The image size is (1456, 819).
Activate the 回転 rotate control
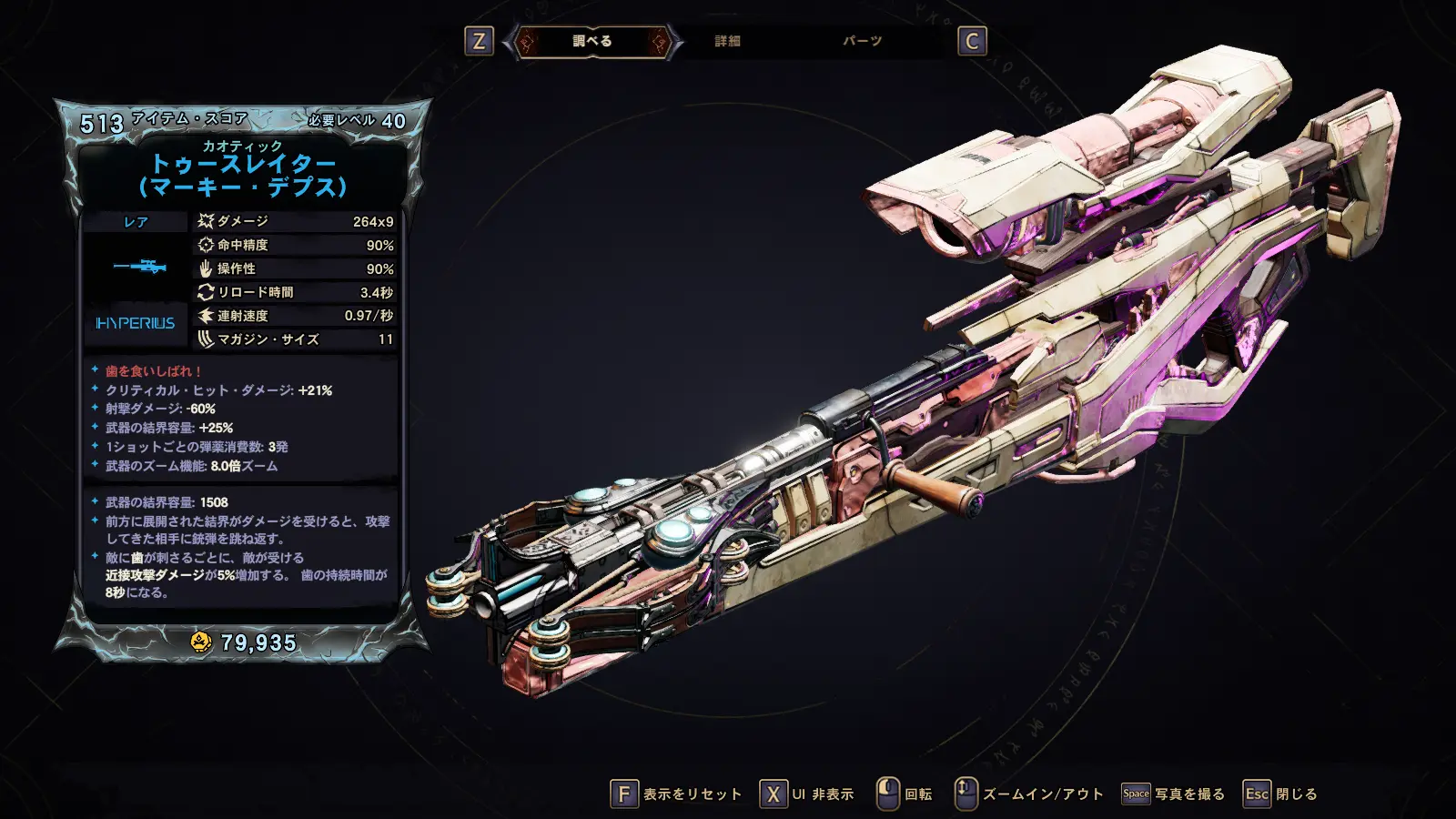click(905, 794)
